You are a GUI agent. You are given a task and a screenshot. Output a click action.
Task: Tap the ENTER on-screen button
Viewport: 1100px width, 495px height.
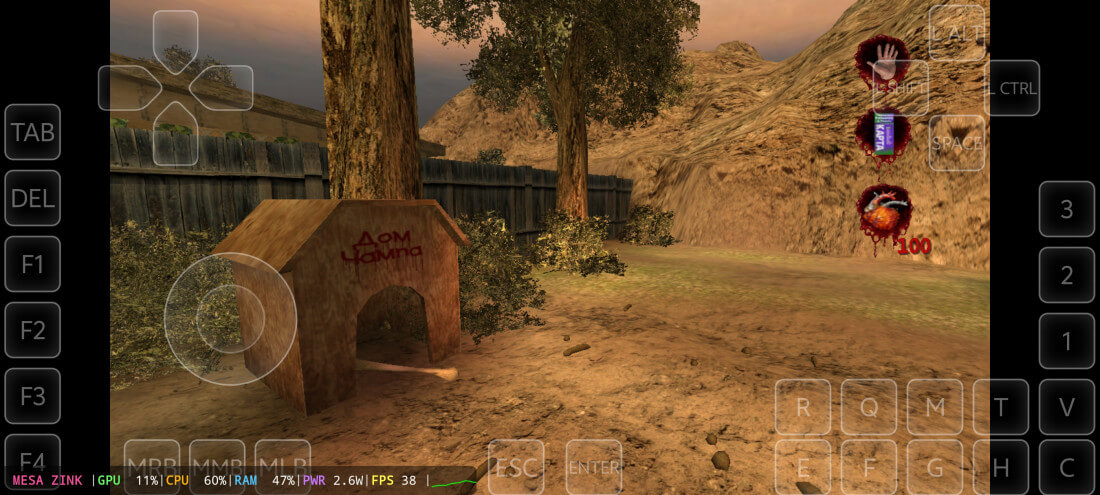tap(594, 467)
